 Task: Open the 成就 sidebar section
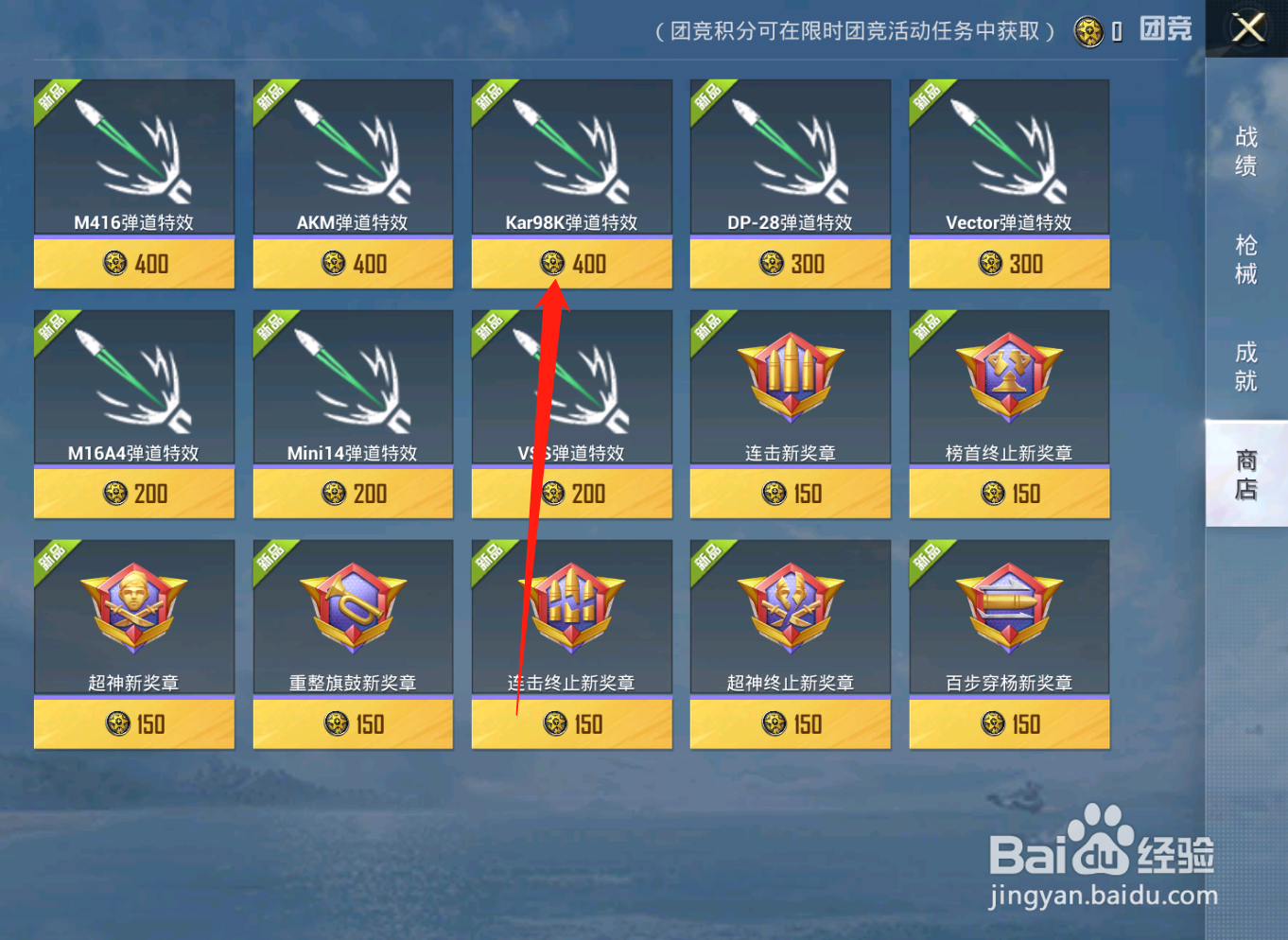tap(1245, 367)
